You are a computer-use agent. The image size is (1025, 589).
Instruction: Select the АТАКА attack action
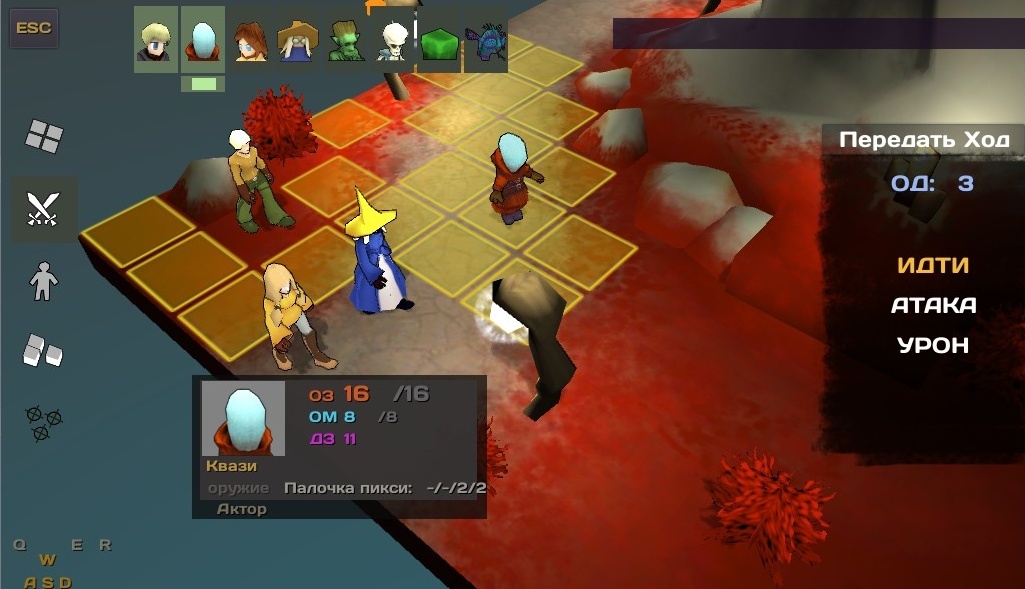(x=933, y=305)
